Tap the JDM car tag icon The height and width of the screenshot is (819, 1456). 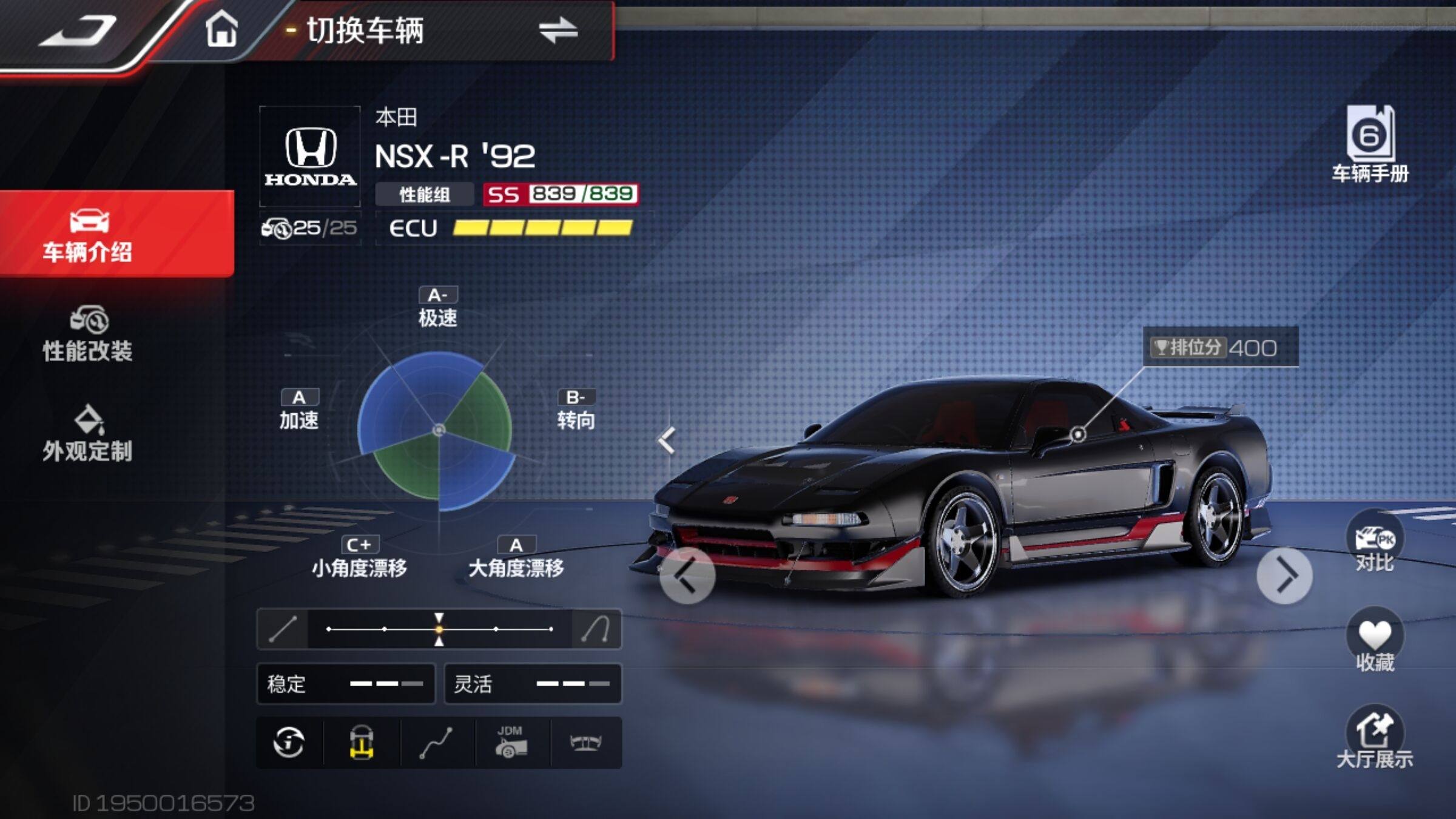(511, 743)
